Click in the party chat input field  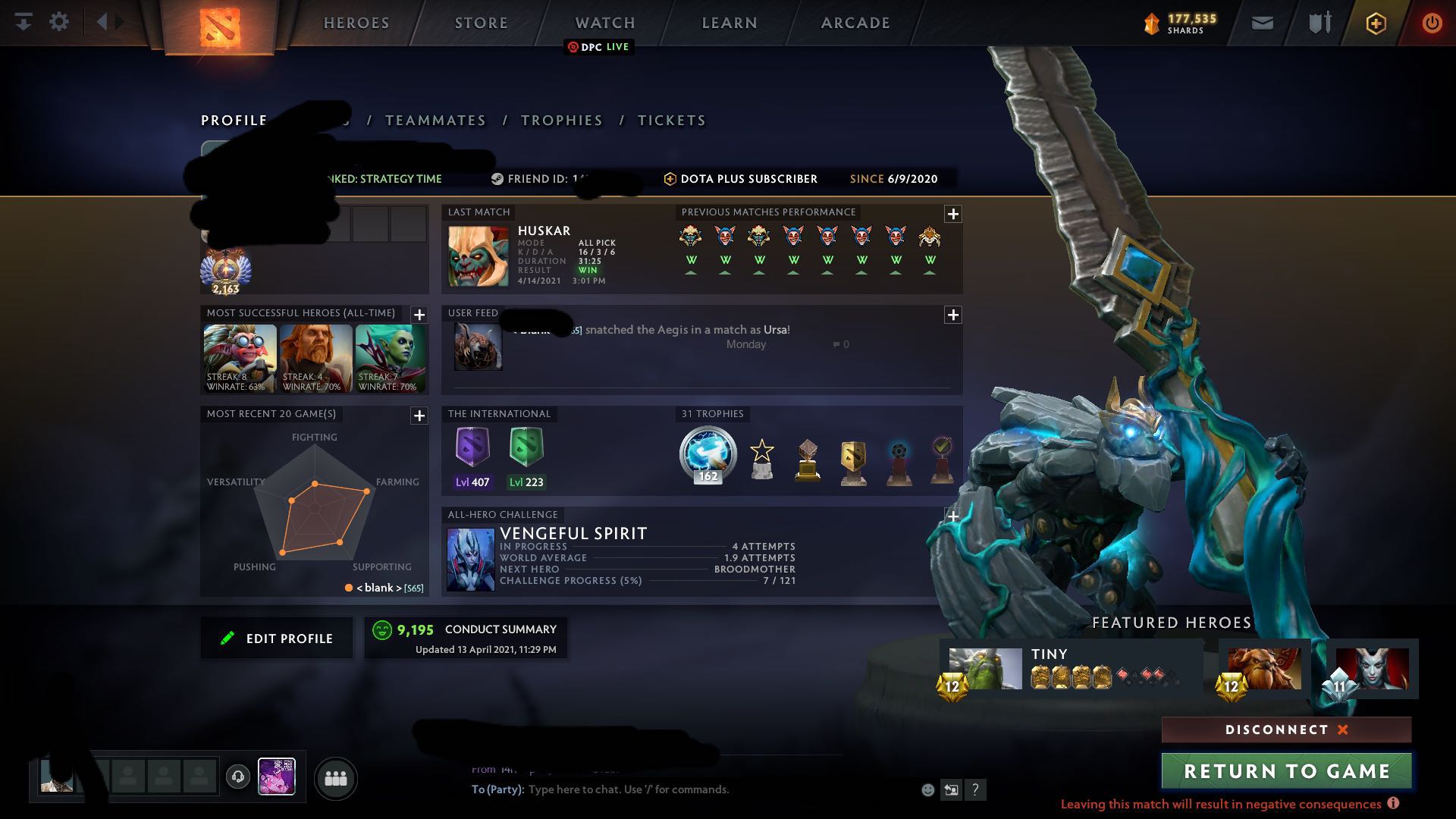click(645, 789)
